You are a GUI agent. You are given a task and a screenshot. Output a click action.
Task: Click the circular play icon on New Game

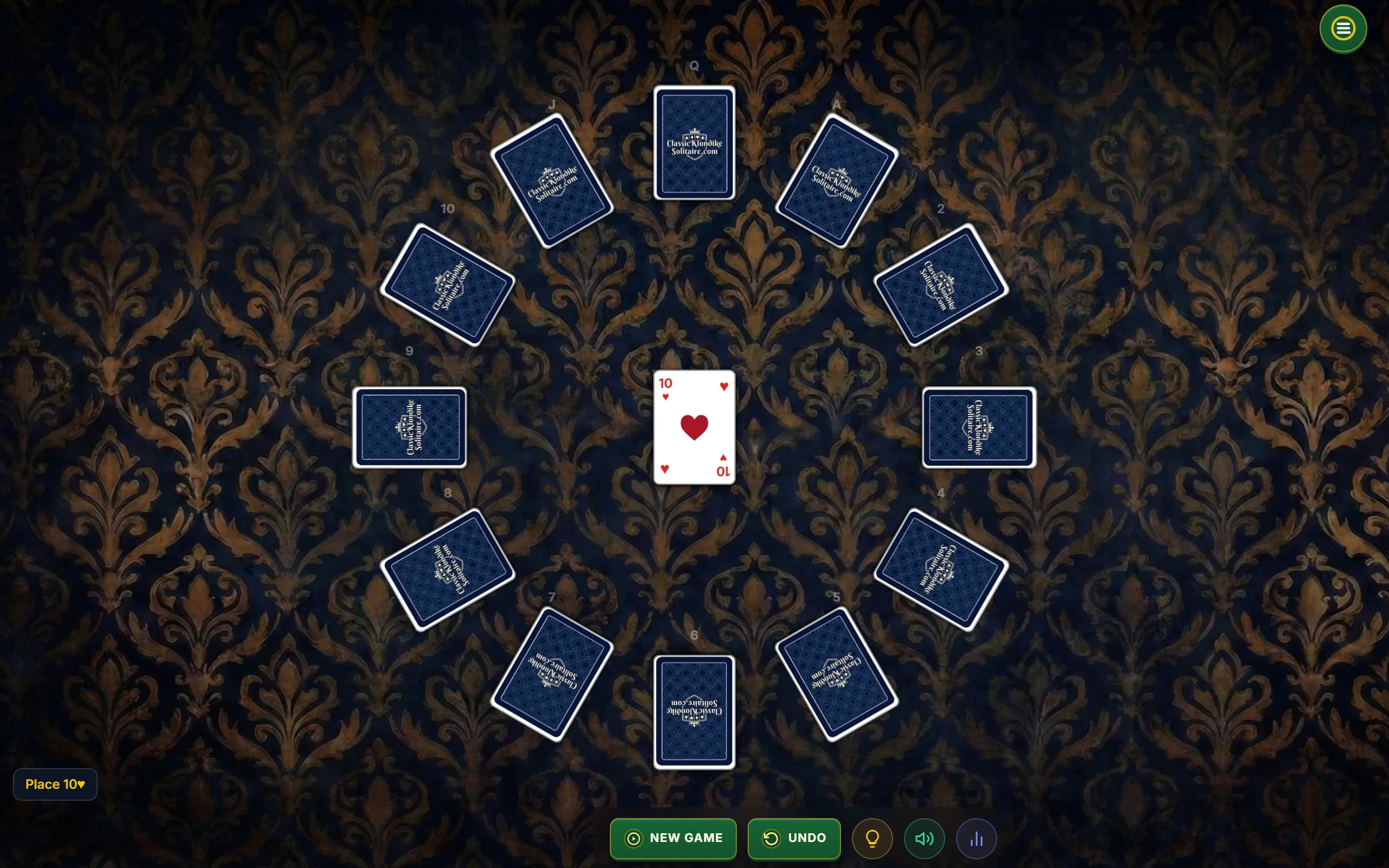pos(633,838)
